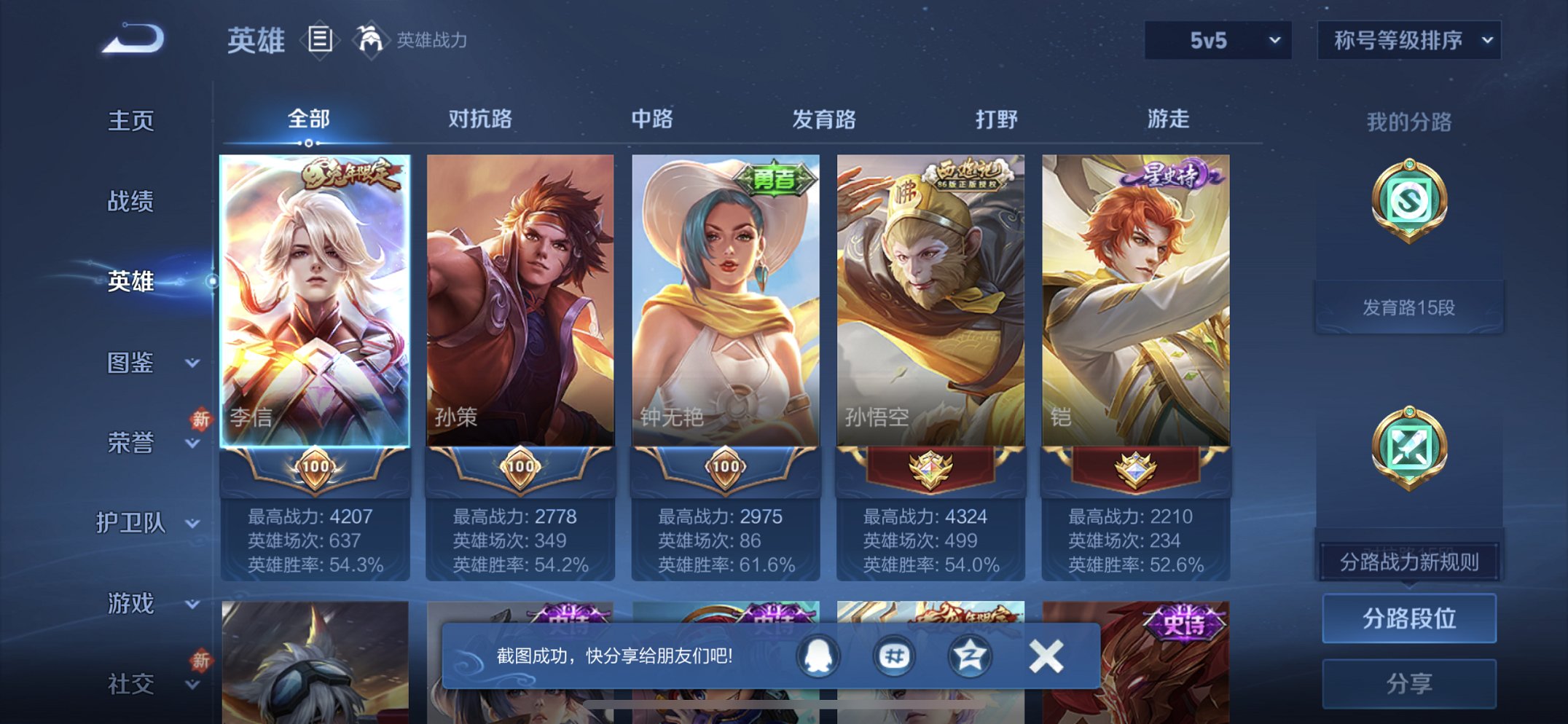The image size is (1568, 724).
Task: Click 孙悟空's red diamond rank medal
Action: [x=930, y=468]
